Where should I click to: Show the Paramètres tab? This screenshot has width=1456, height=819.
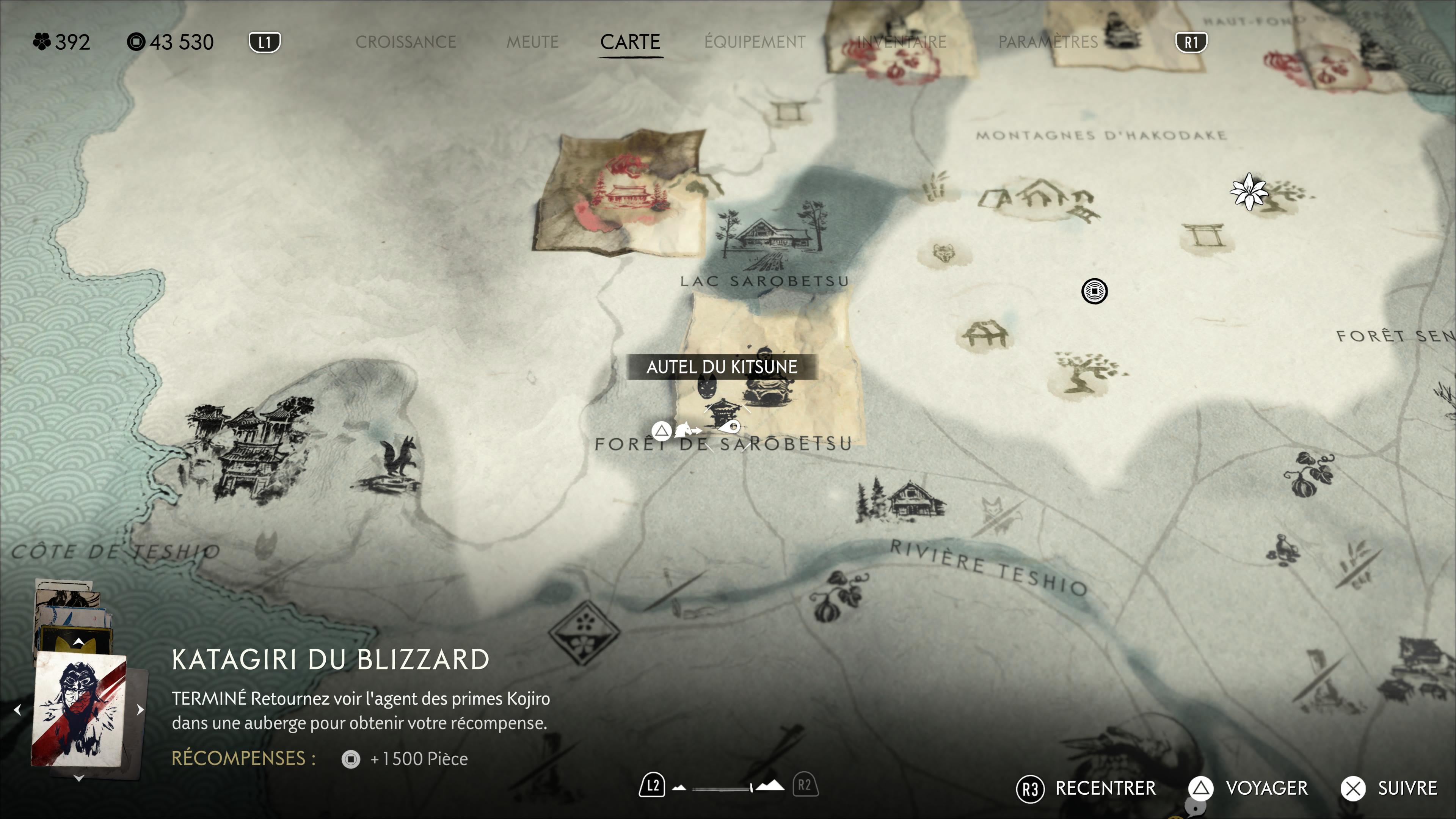point(1048,42)
